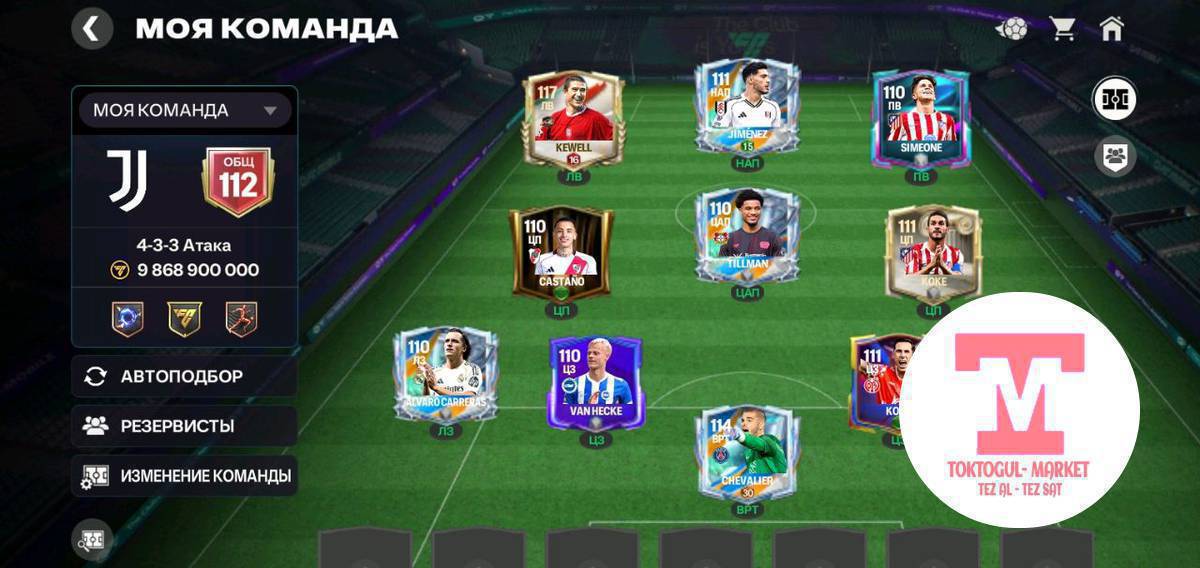Select the Jimenez striker card
Screen dimensions: 1200x568
tap(747, 108)
